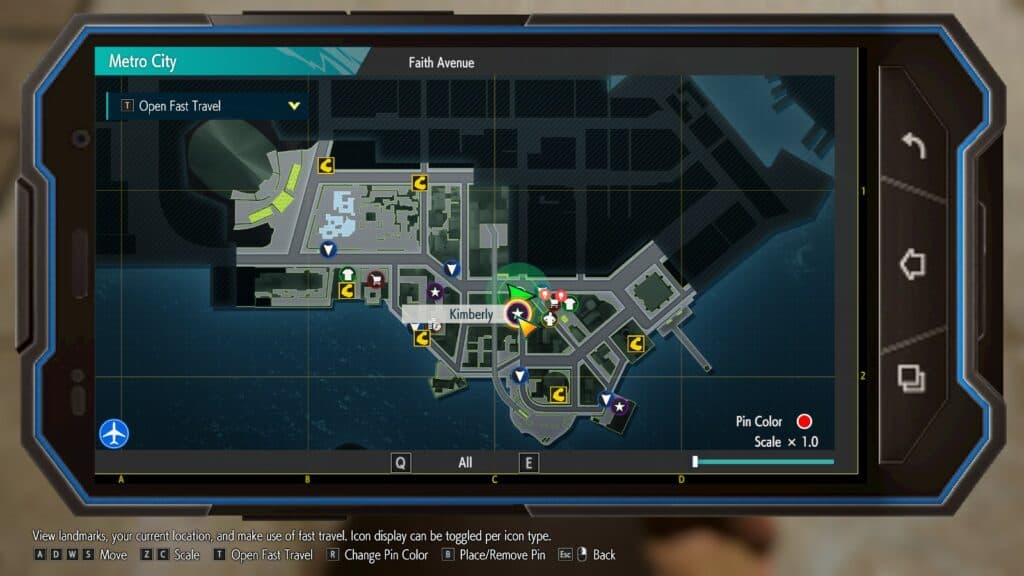The width and height of the screenshot is (1024, 576).
Task: Open the phone's recent apps button
Action: 912,378
